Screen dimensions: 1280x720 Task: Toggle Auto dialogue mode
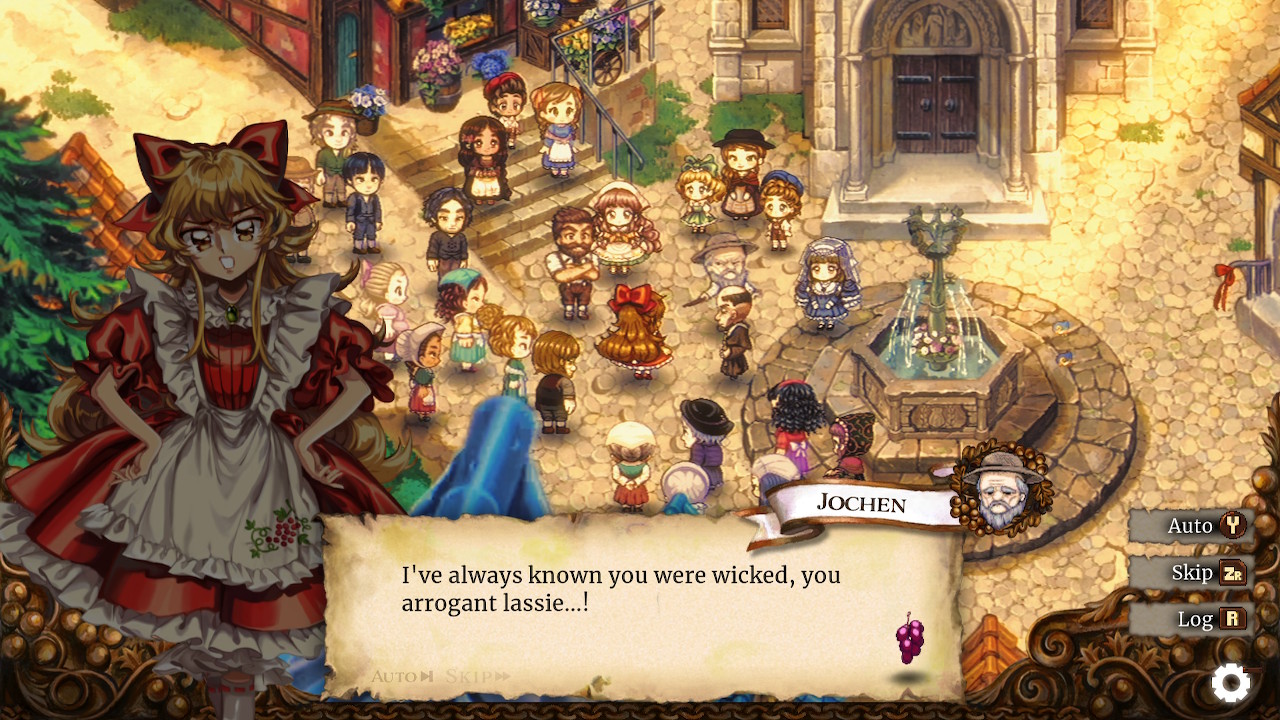(1190, 525)
